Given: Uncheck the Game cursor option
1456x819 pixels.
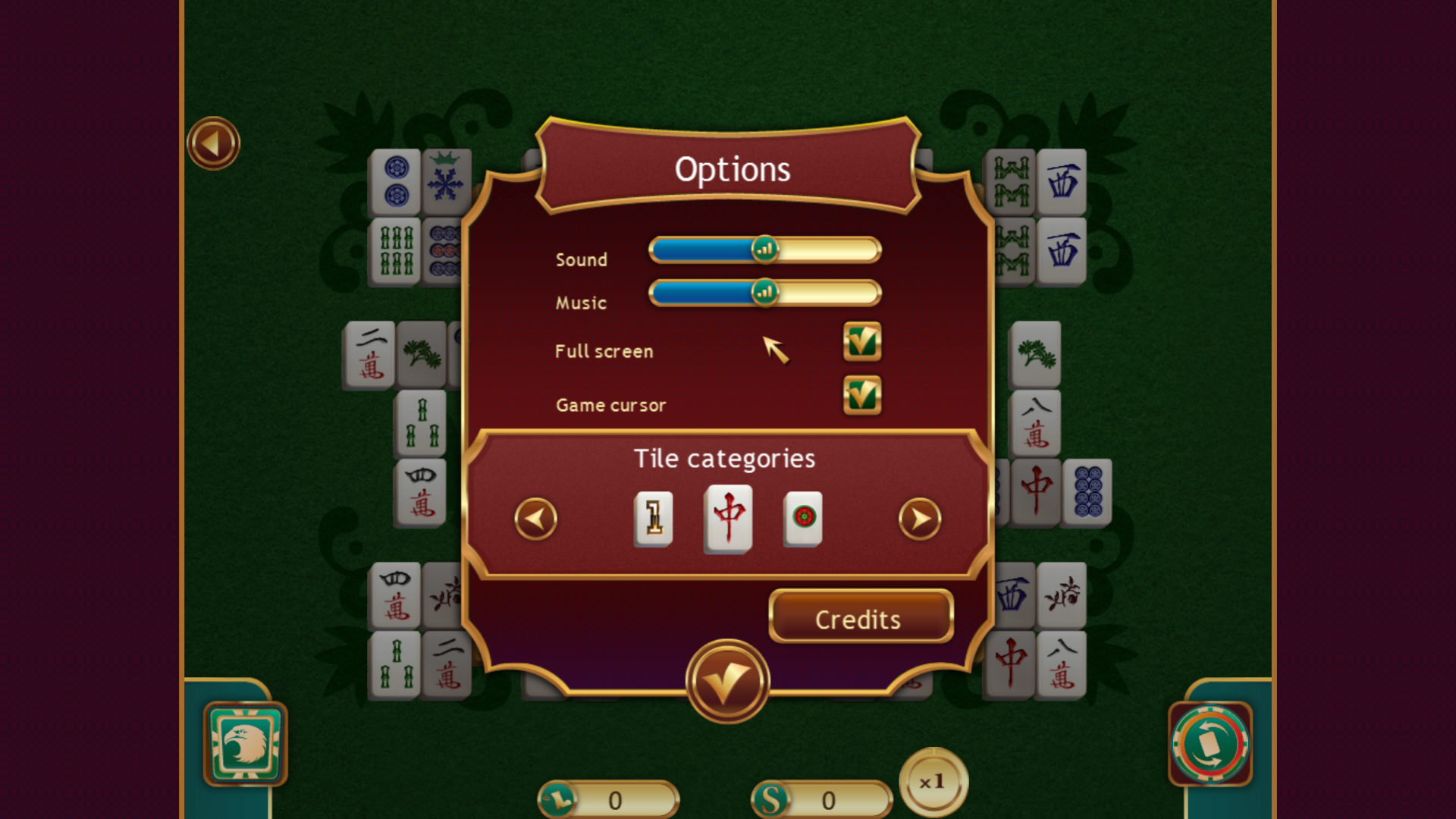Looking at the screenshot, I should tap(862, 395).
